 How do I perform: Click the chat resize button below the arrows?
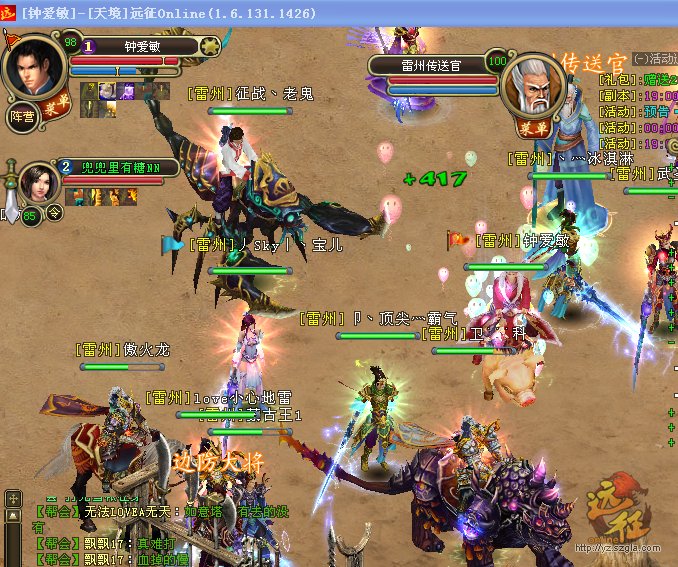click(x=12, y=514)
